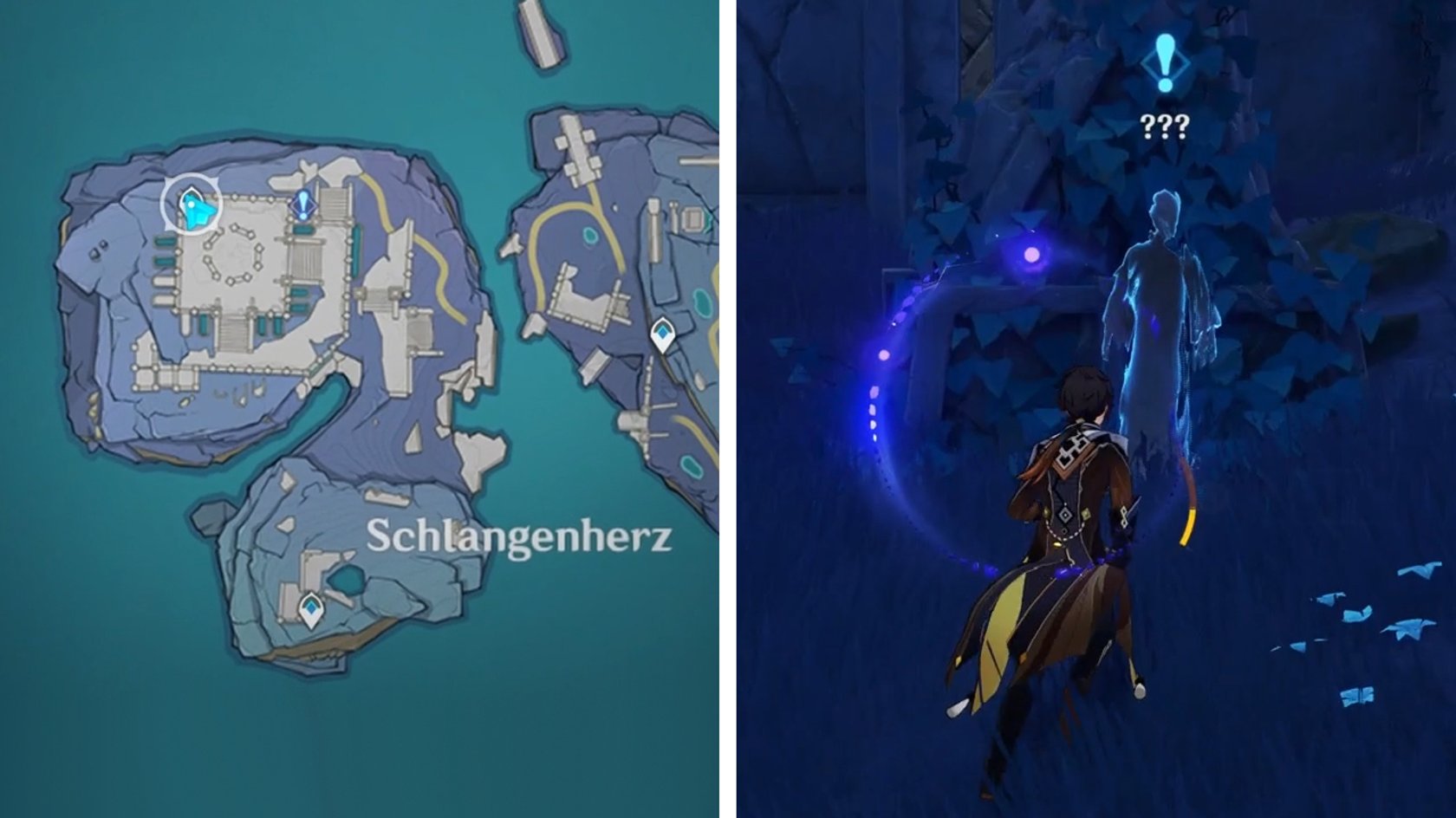Choose the teleport waypoint on the neighboring eastern island

(663, 334)
